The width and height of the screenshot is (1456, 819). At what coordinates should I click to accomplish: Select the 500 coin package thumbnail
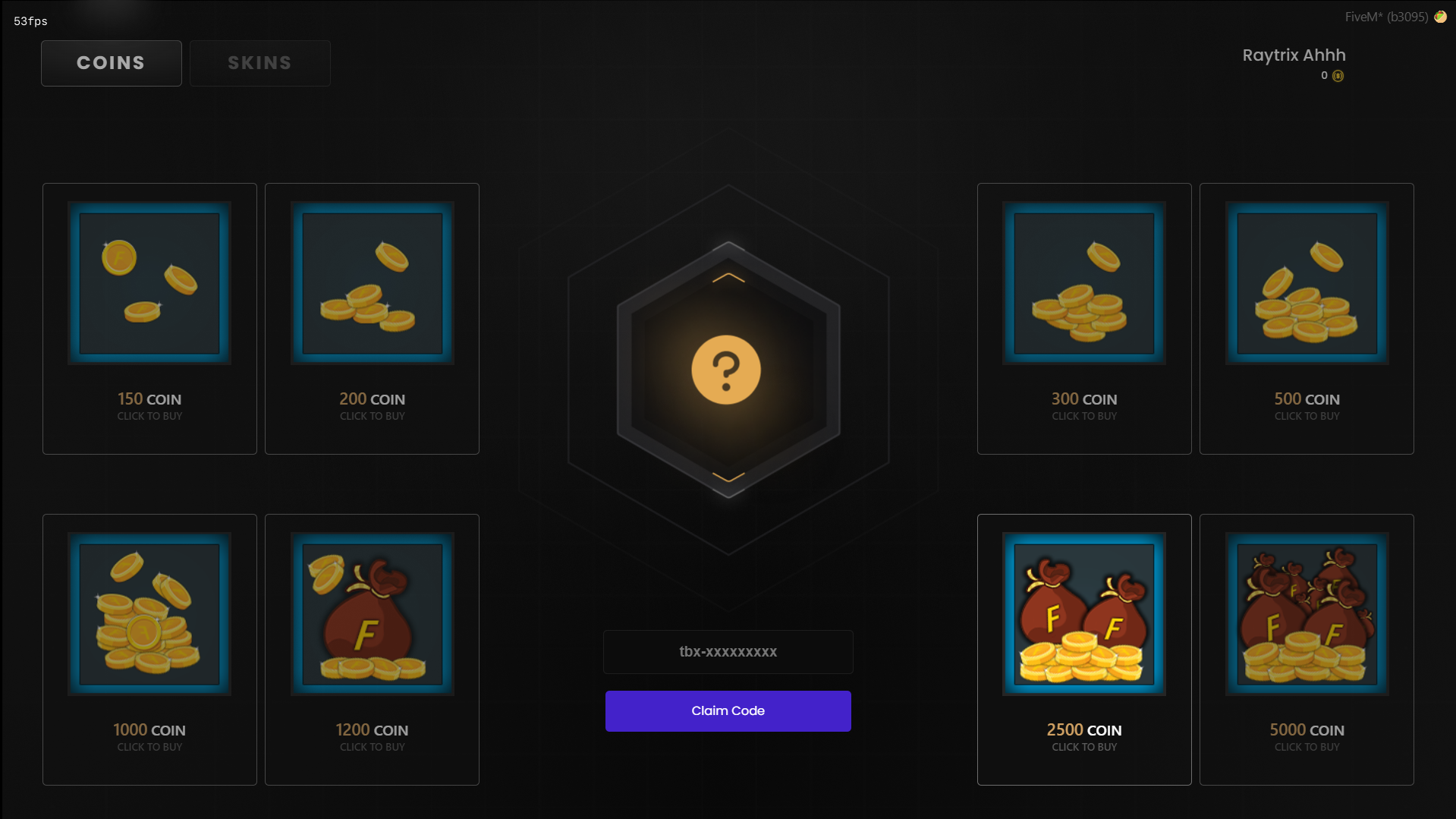coord(1307,284)
